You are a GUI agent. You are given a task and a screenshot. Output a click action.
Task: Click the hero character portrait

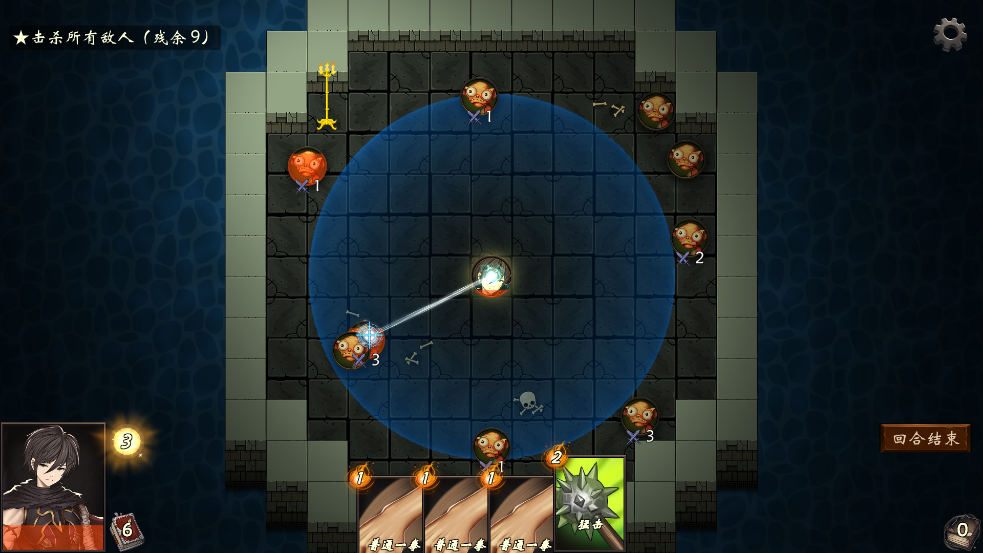tap(53, 486)
